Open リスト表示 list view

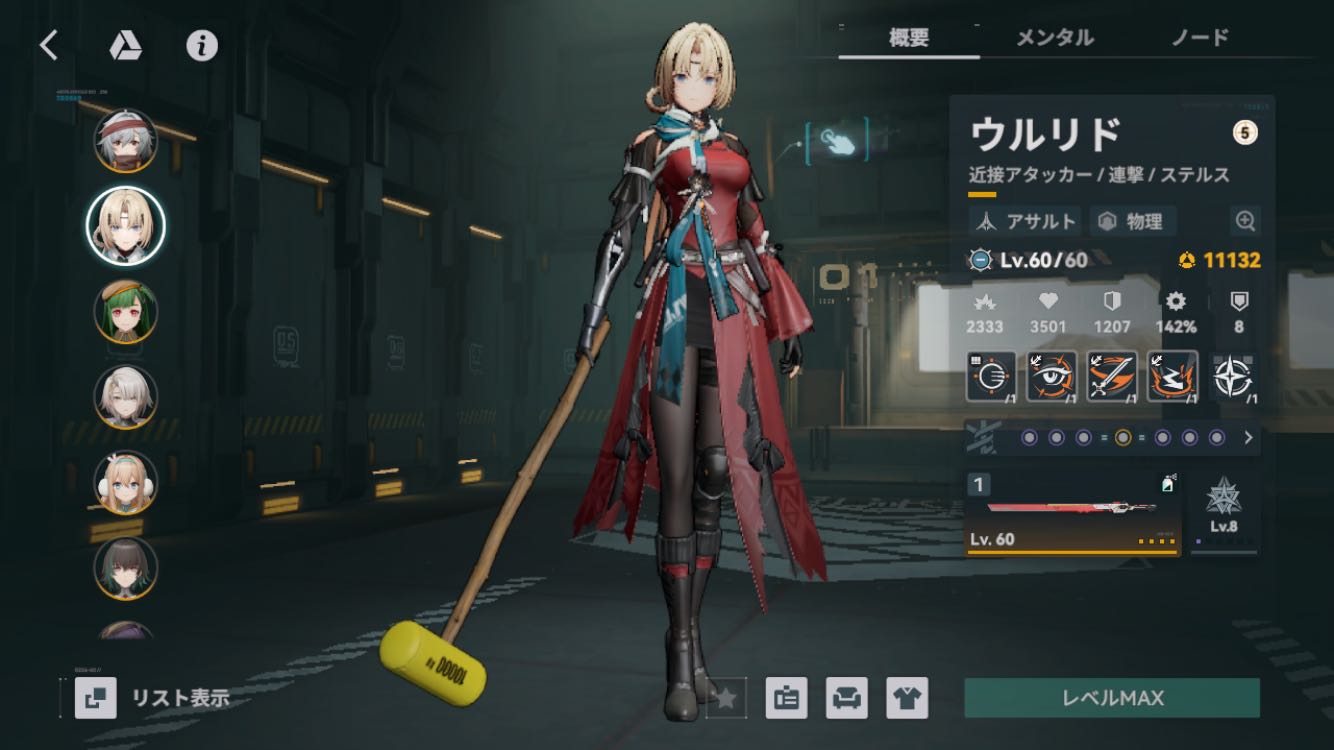[154, 698]
